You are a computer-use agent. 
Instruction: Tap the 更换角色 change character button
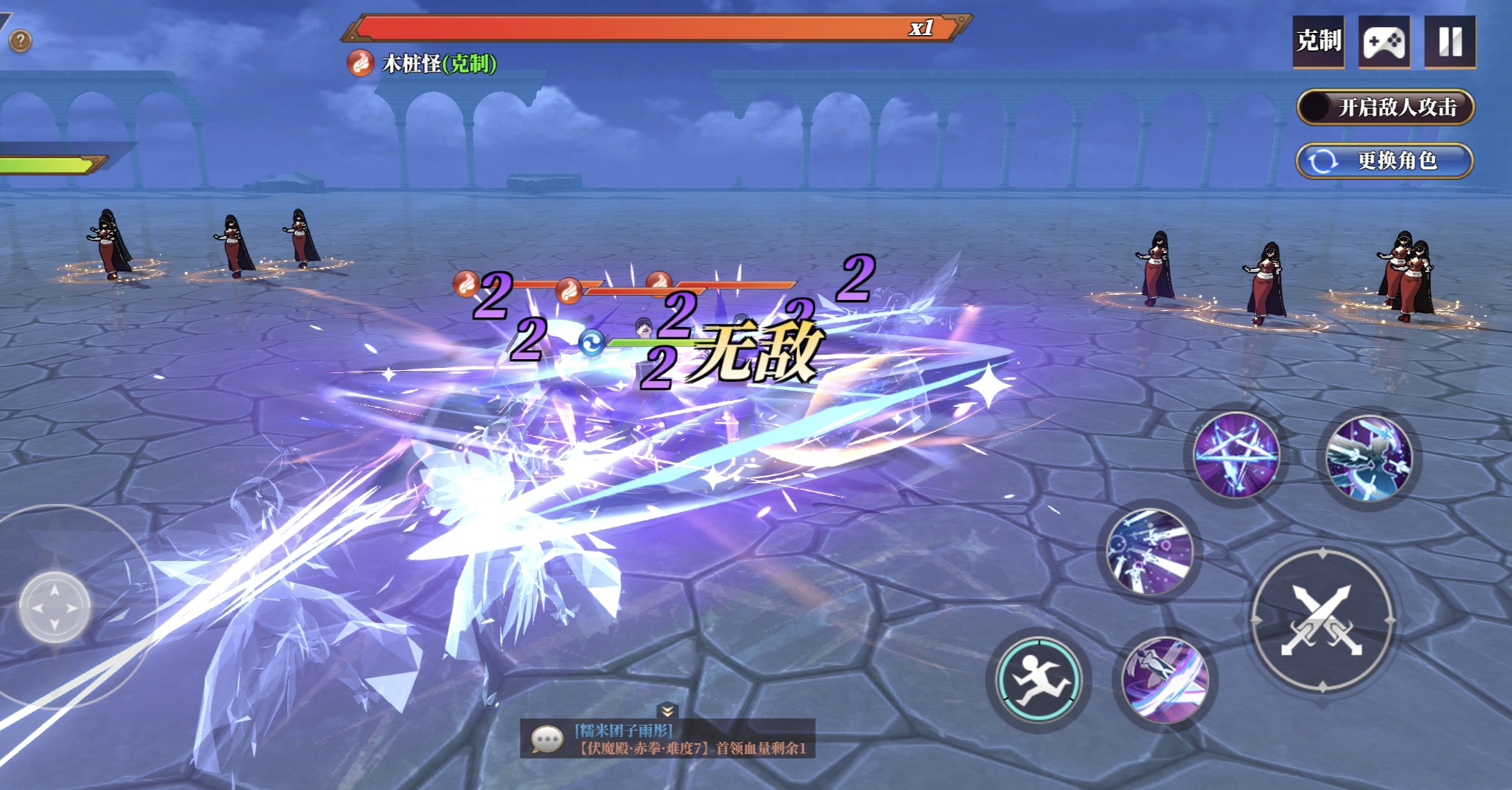coord(1384,161)
